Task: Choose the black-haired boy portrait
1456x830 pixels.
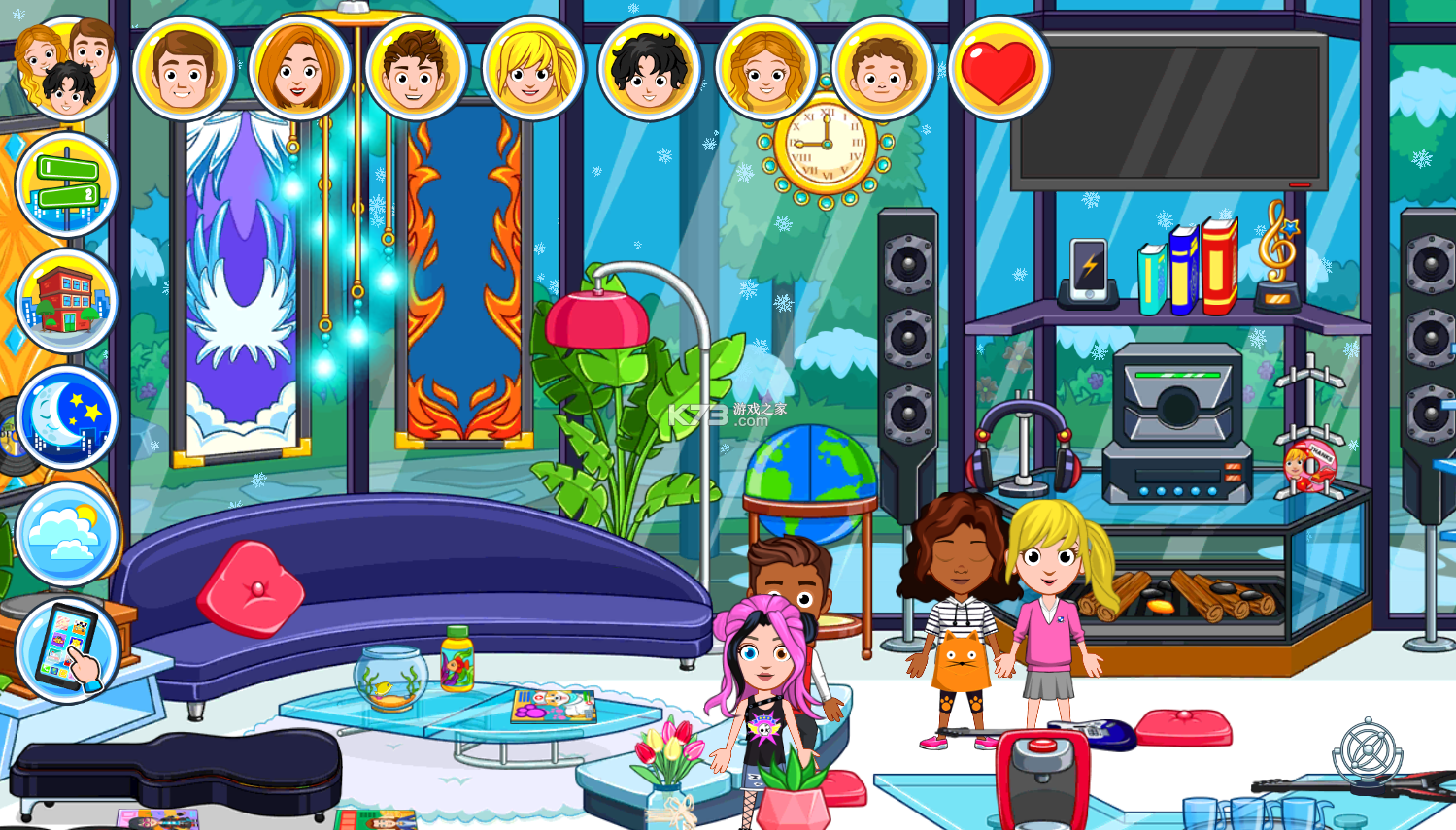Action: pyautogui.click(x=649, y=68)
